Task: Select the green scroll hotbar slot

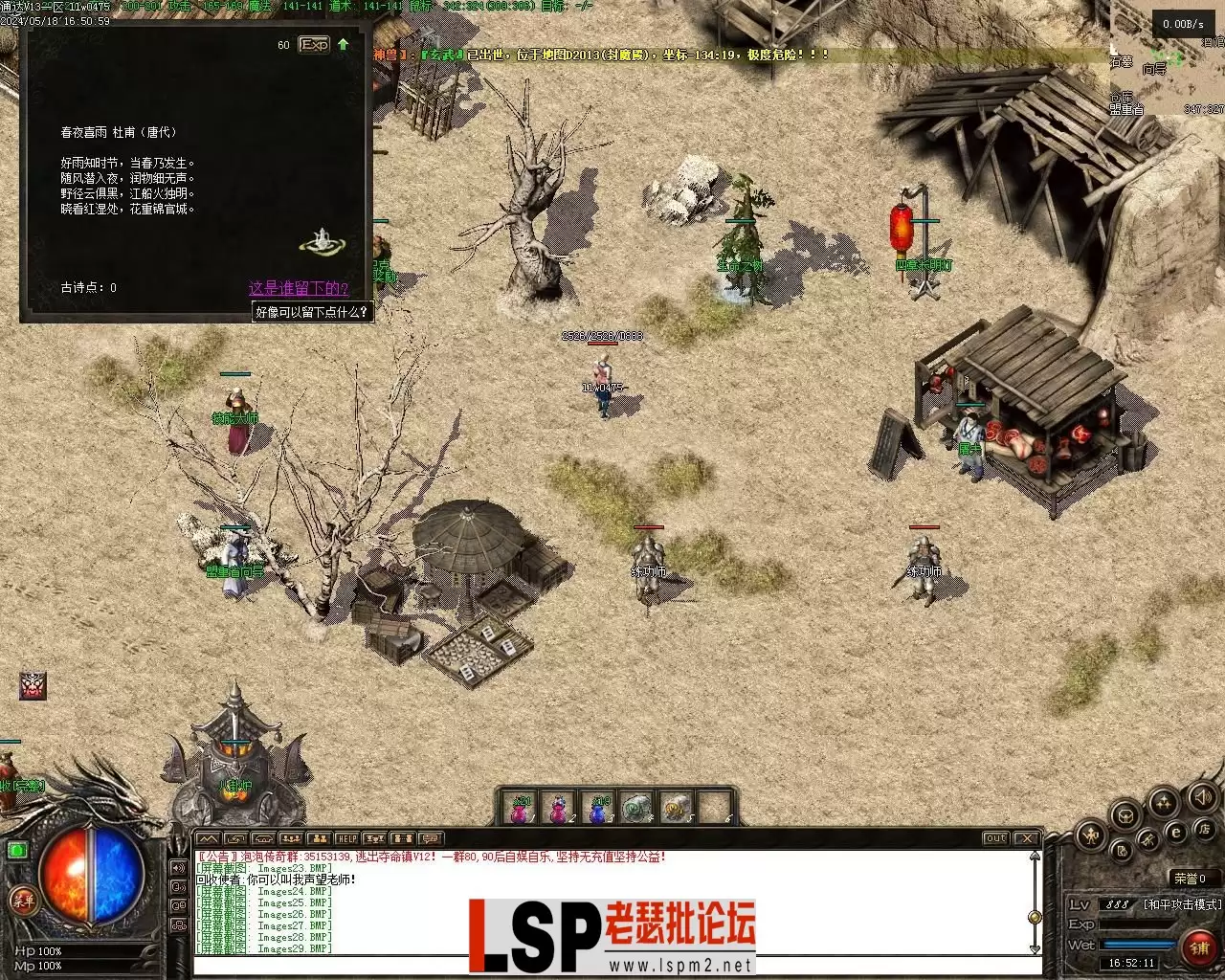Action: point(636,809)
